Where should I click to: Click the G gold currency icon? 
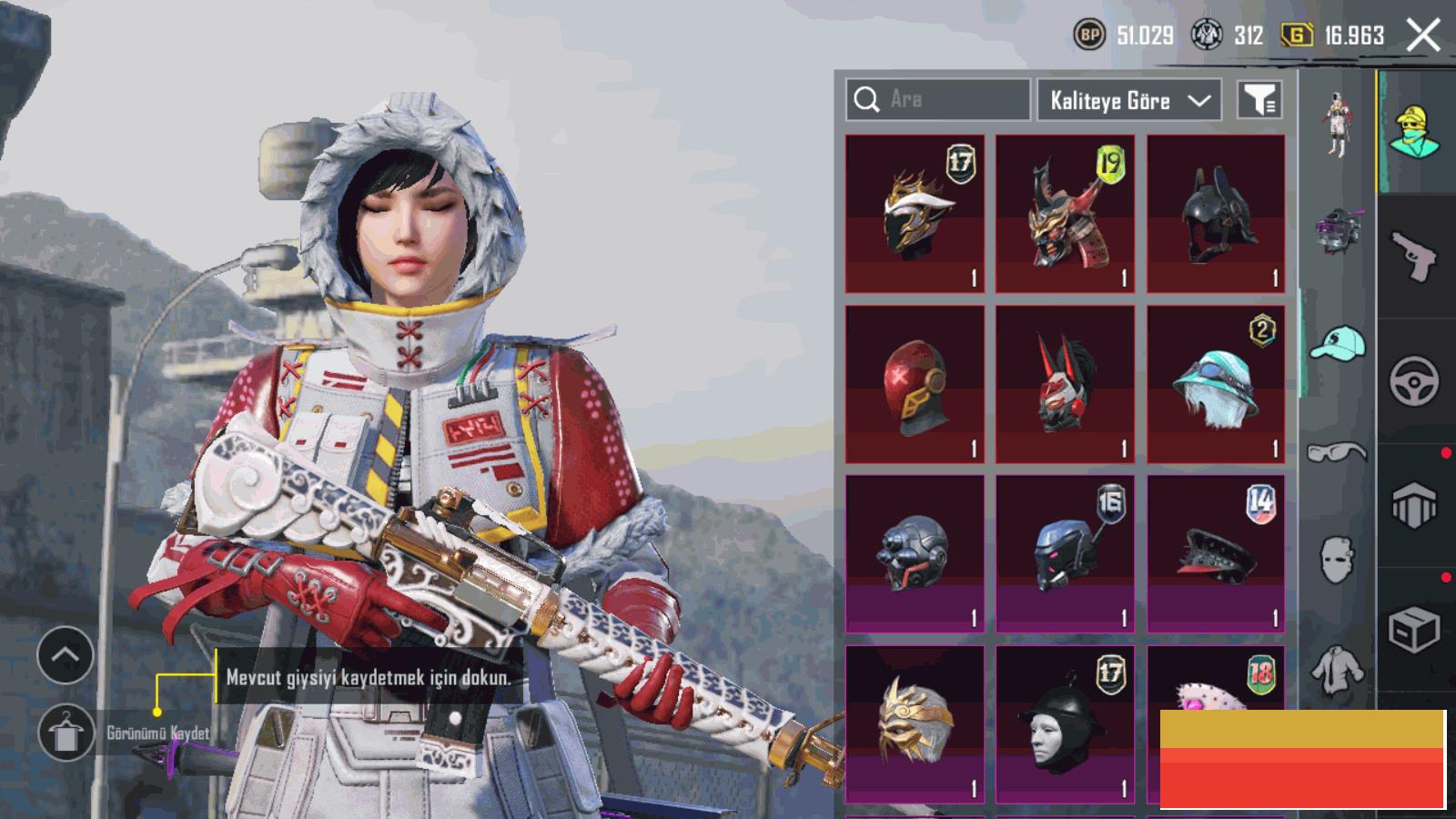tap(1297, 35)
